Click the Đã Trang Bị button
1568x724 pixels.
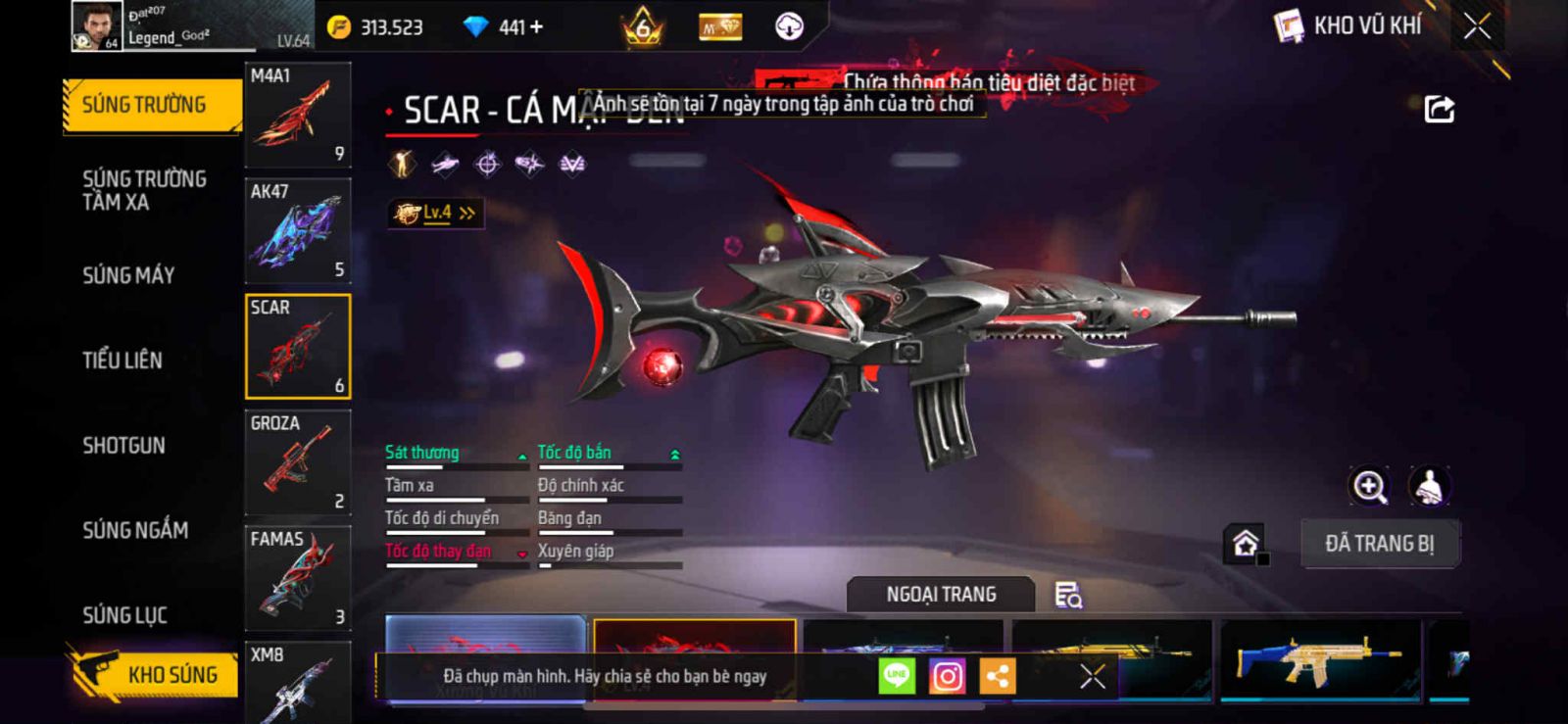coord(1379,544)
